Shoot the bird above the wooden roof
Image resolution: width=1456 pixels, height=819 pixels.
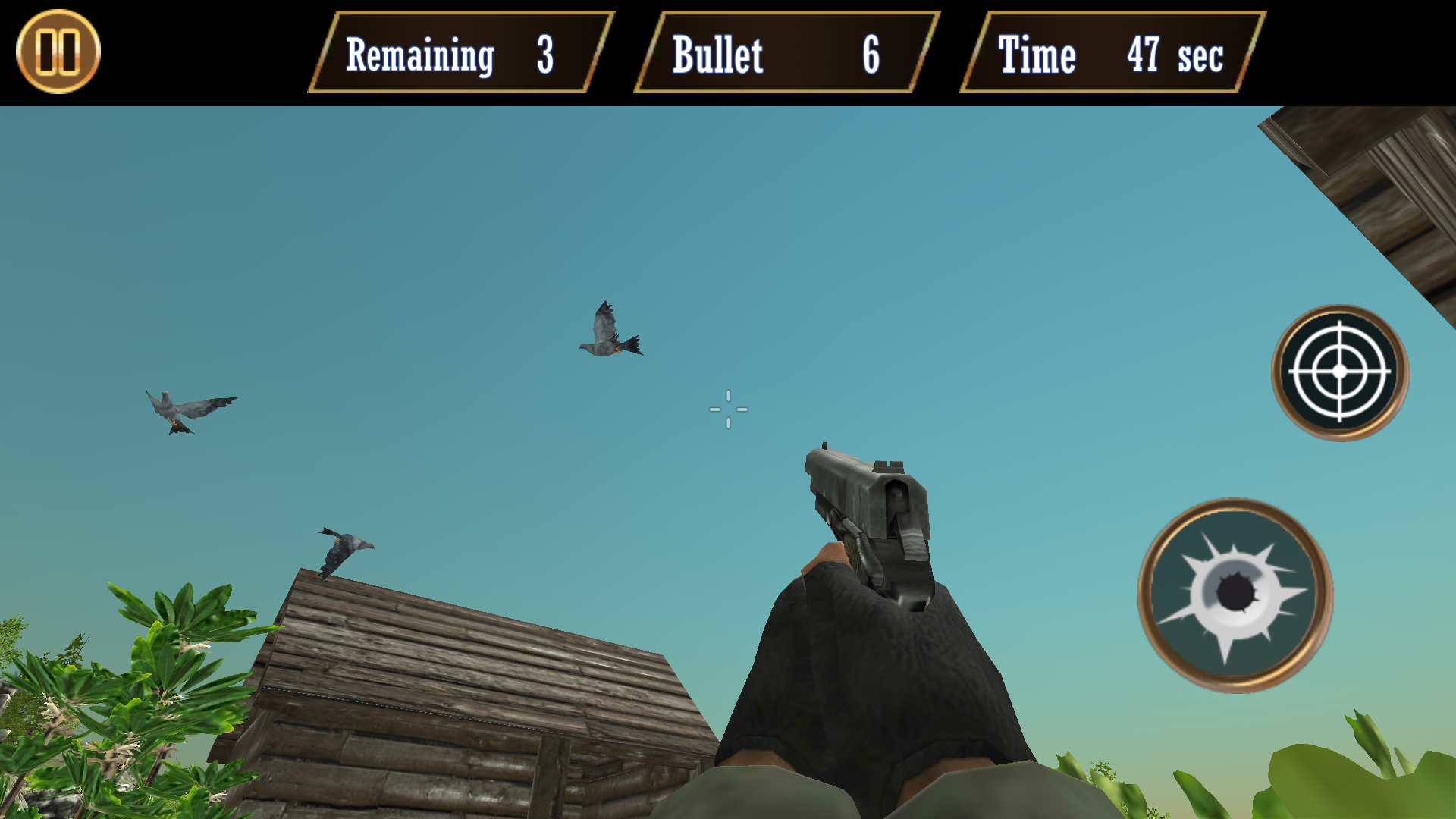coord(345,546)
